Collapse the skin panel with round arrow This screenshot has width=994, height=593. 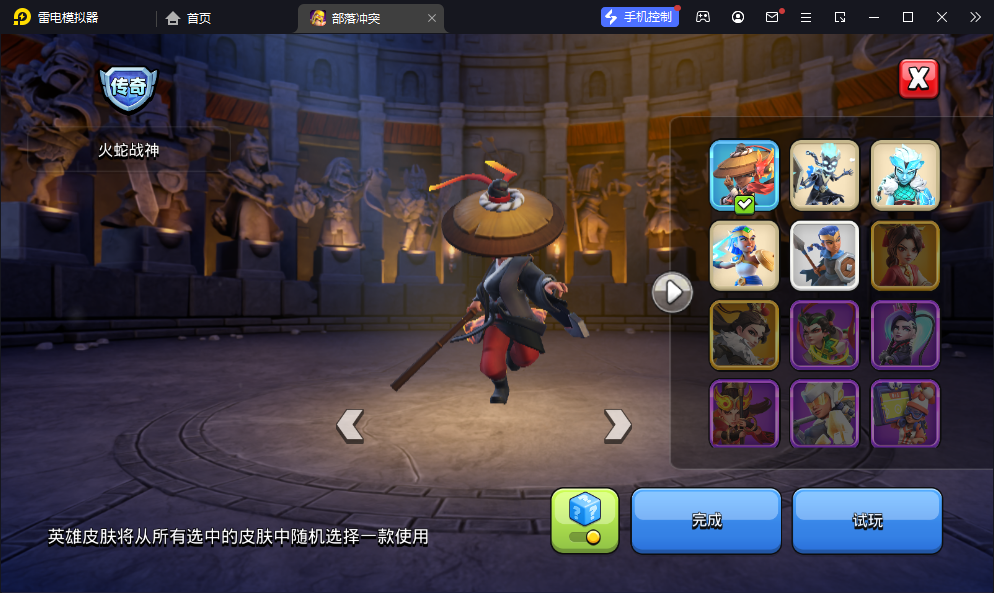coord(672,292)
